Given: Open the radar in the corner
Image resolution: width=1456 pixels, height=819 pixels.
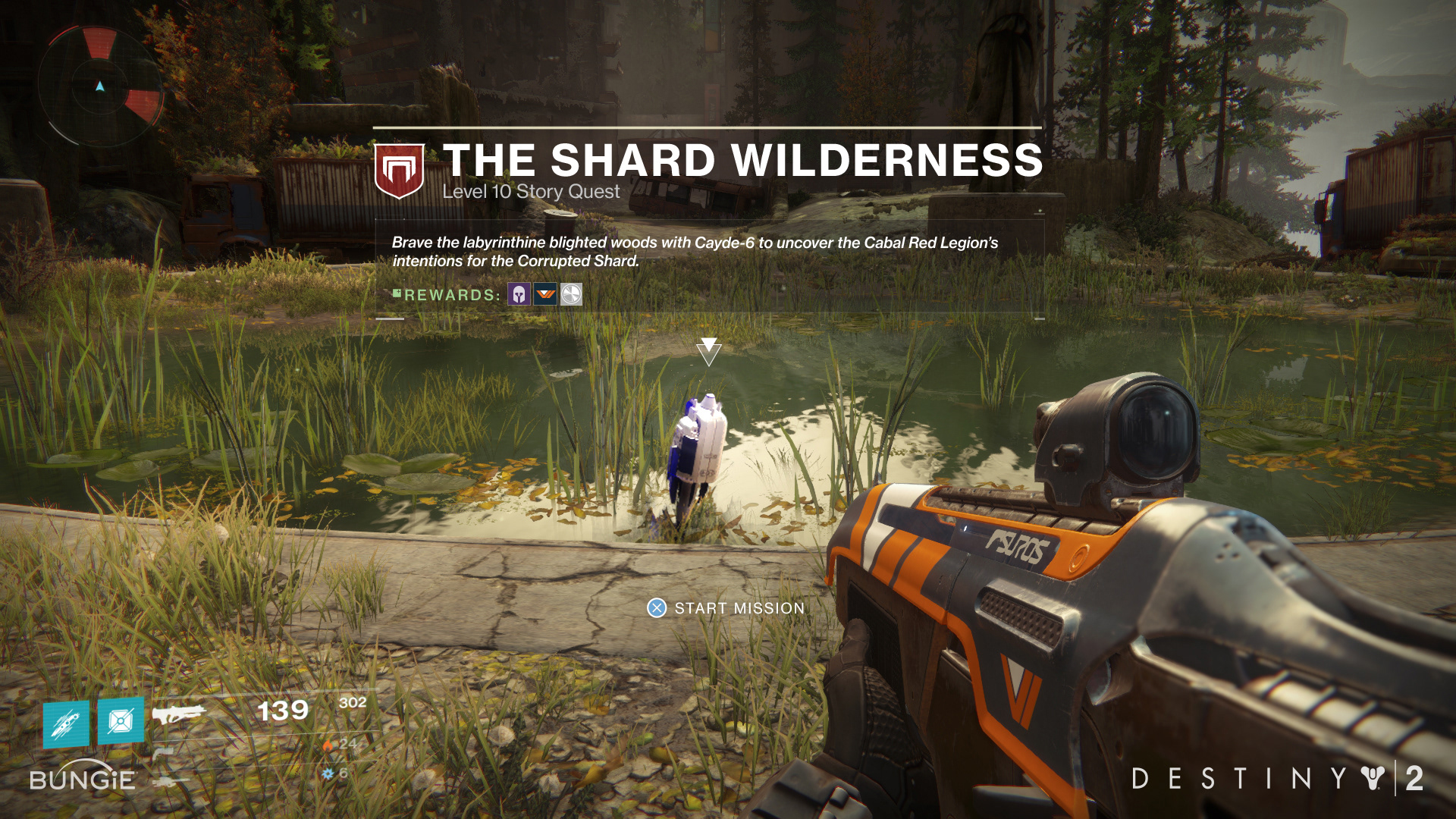Looking at the screenshot, I should click(100, 87).
